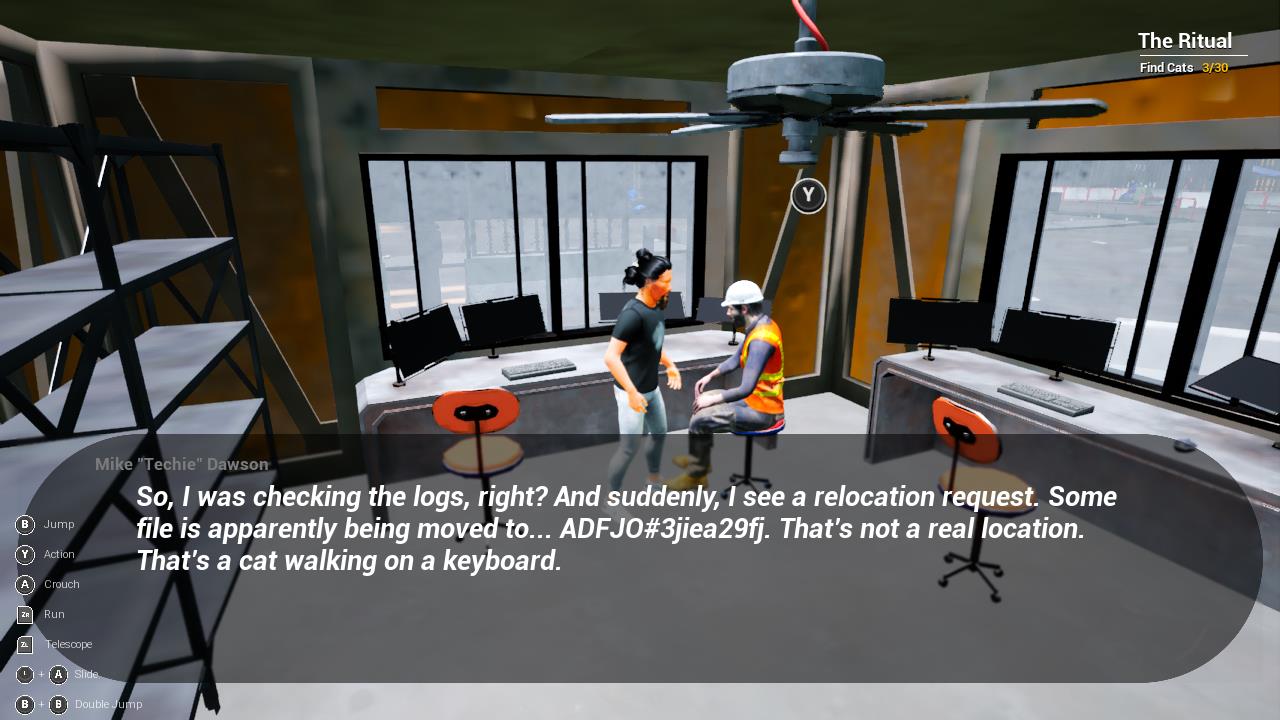Click the yellow progress counter next to Find Cats
This screenshot has height=720, width=1280.
[1213, 68]
